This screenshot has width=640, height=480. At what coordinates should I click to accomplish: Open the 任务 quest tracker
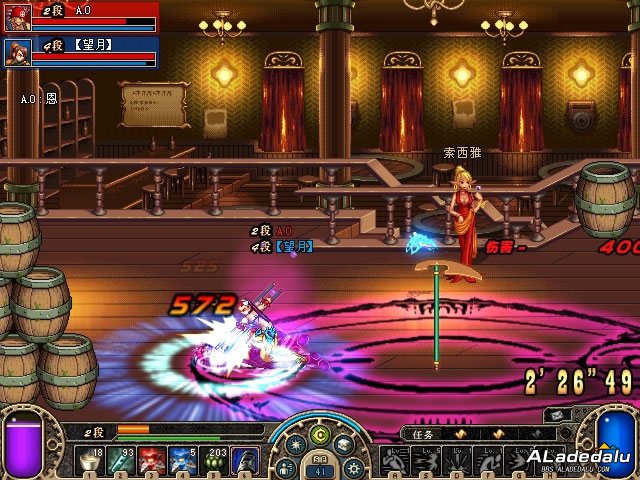pyautogui.click(x=422, y=435)
